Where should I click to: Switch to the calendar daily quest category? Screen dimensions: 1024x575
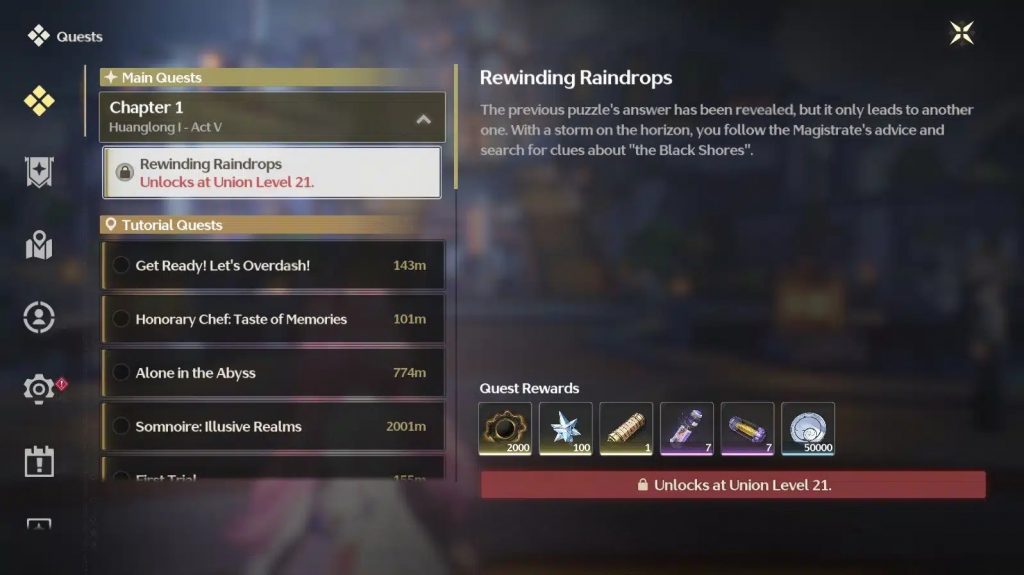click(39, 461)
